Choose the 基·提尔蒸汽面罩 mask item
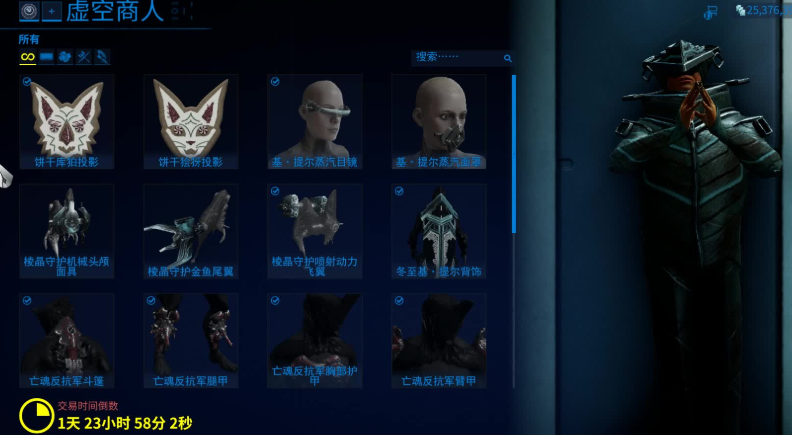The height and width of the screenshot is (435, 792). (438, 121)
